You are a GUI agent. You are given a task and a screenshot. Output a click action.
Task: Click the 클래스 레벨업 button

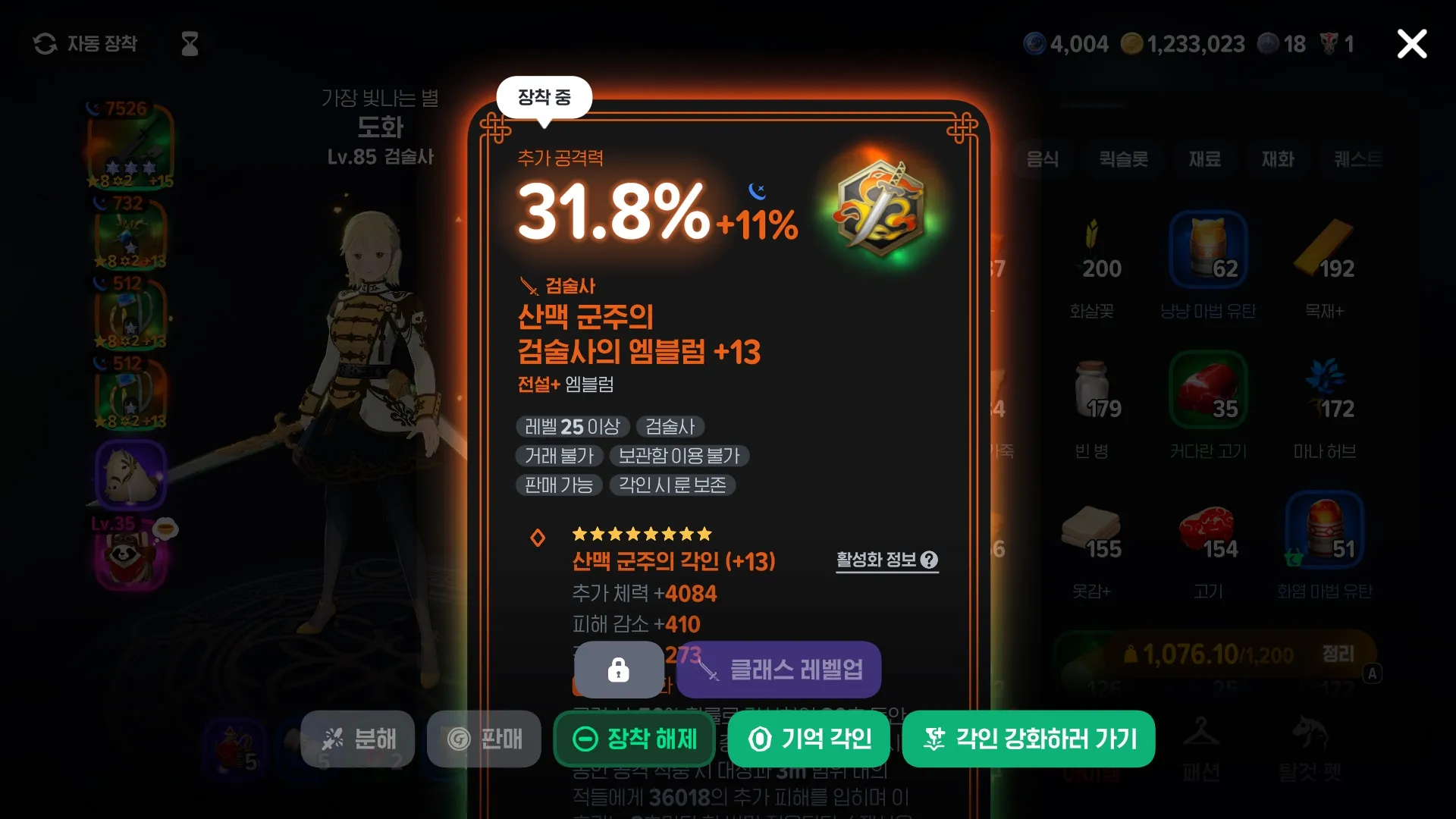pyautogui.click(x=779, y=670)
